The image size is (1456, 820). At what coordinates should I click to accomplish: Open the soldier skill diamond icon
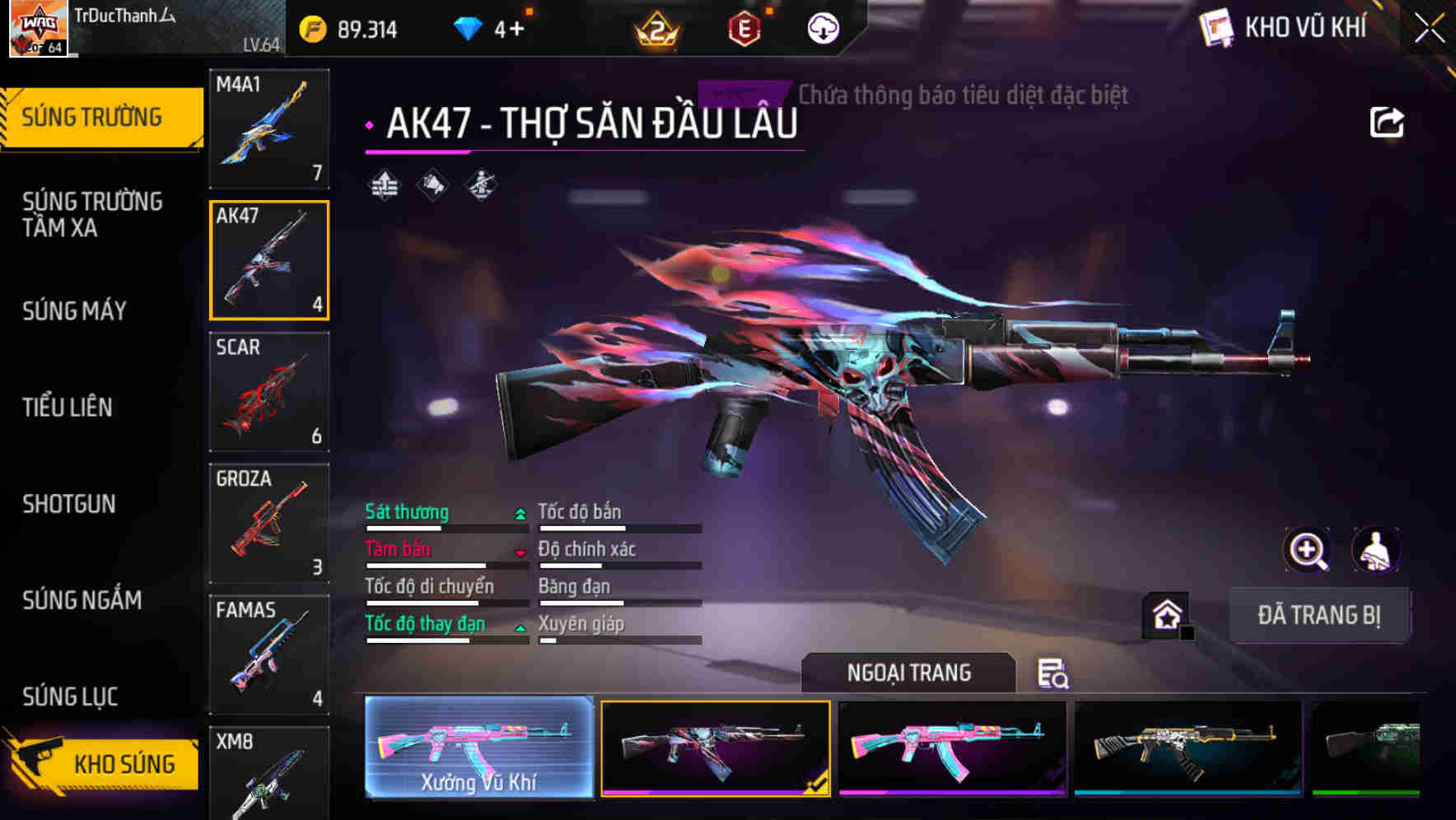tap(481, 184)
